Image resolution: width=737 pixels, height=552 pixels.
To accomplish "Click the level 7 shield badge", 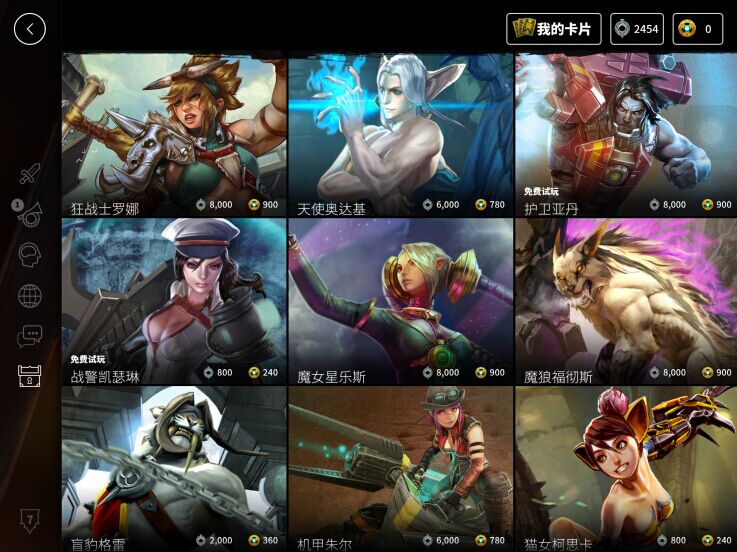I will pos(30,520).
